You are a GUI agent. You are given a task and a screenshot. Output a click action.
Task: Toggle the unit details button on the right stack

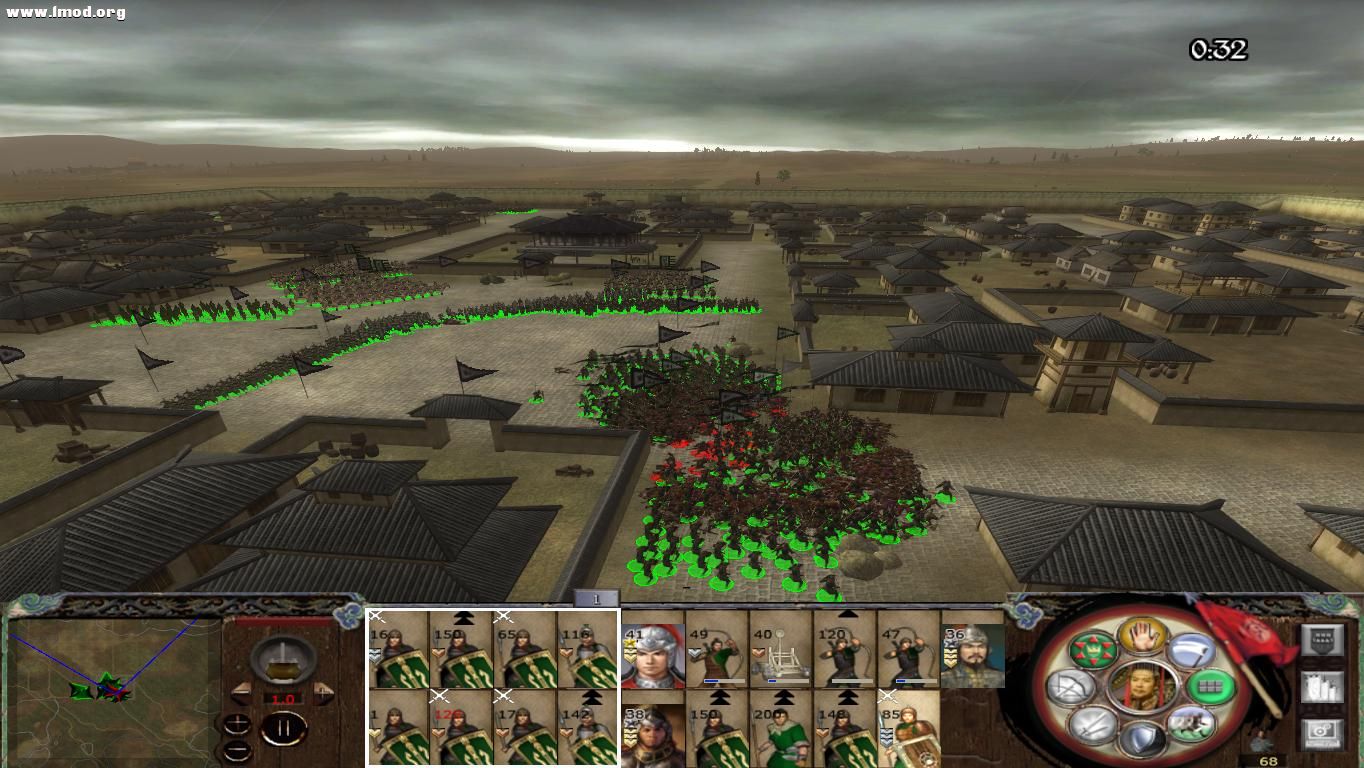pos(1323,689)
